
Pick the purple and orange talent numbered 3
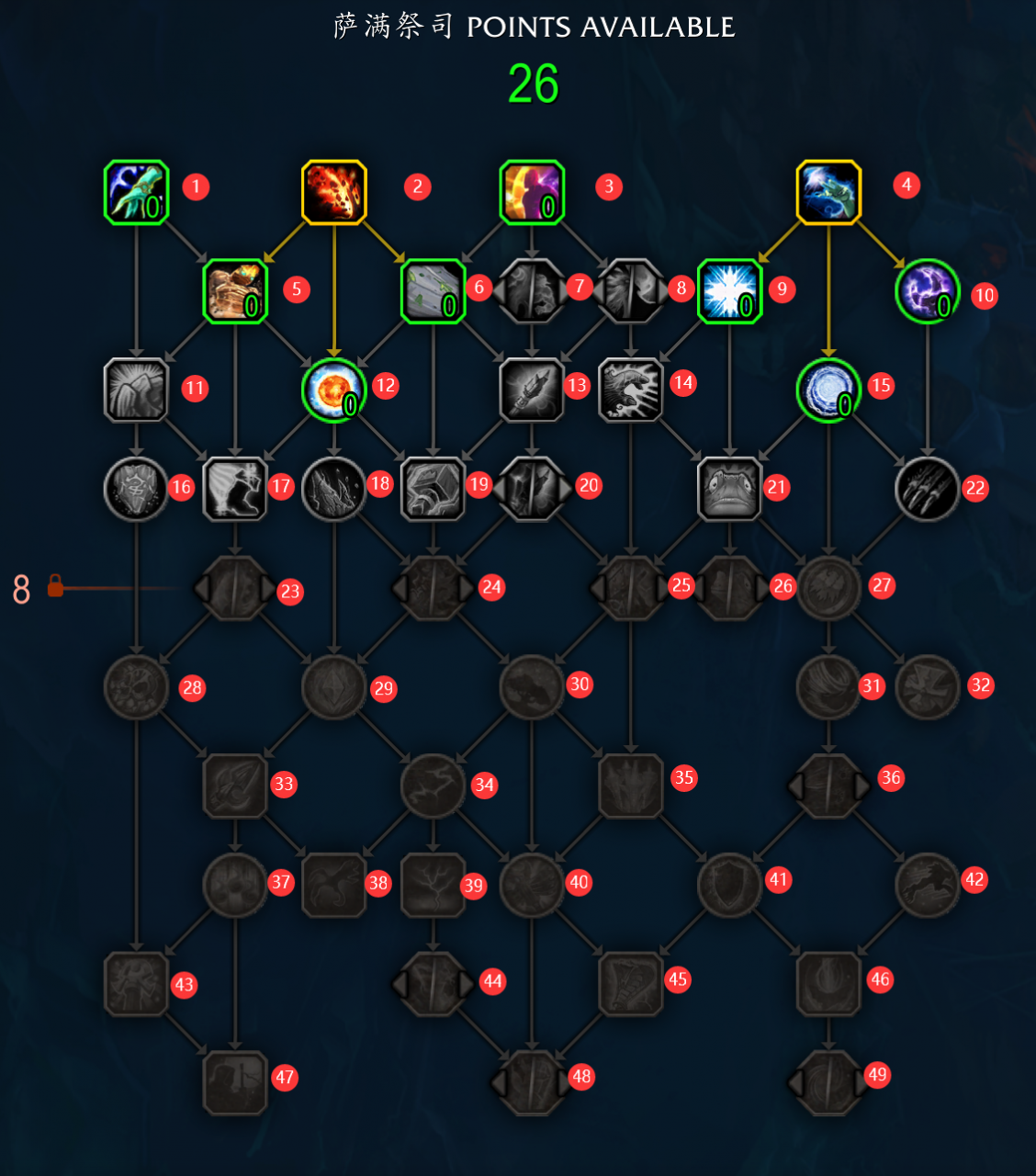tap(532, 192)
